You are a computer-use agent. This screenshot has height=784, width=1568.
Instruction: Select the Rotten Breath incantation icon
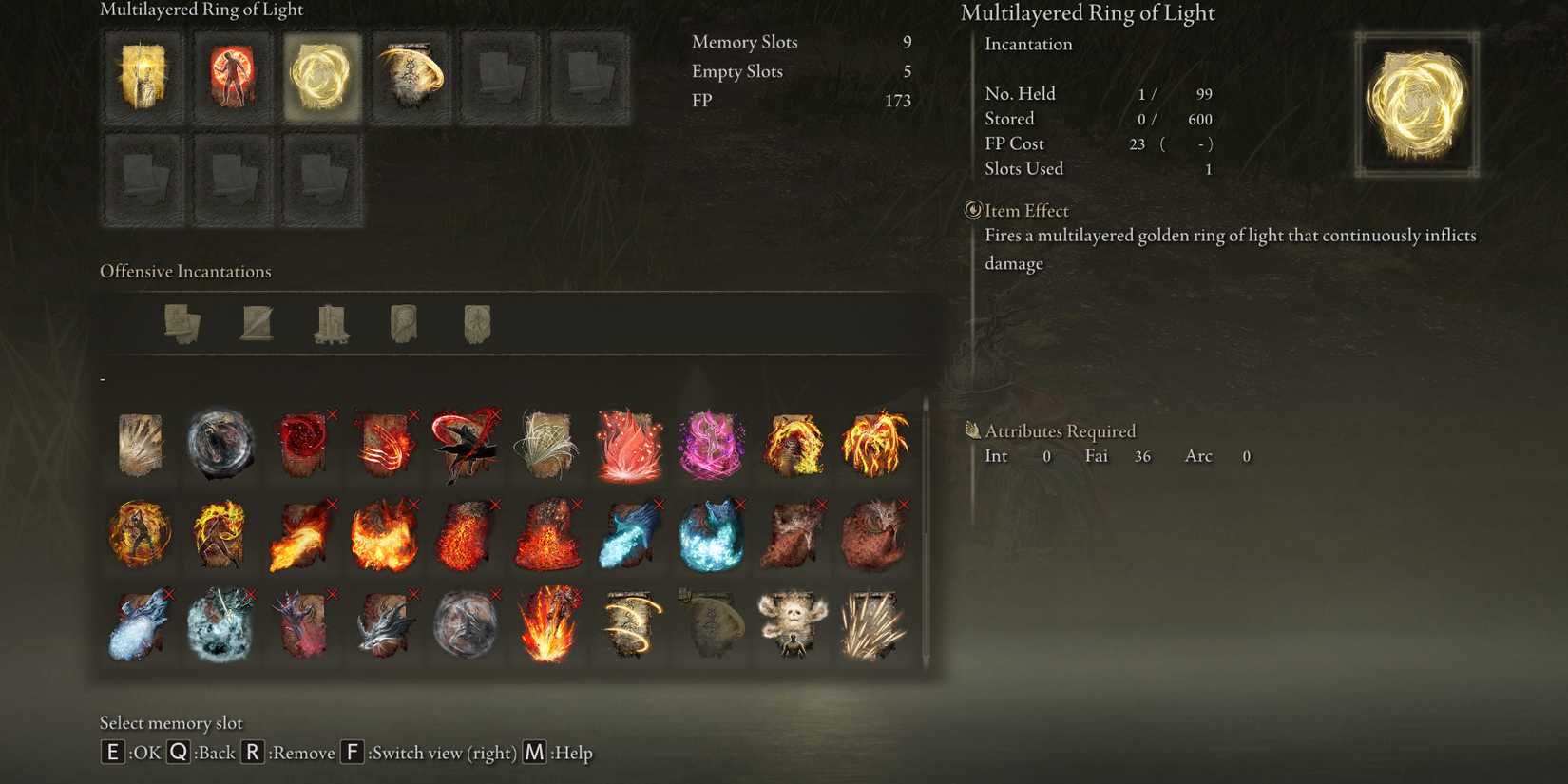tap(794, 534)
